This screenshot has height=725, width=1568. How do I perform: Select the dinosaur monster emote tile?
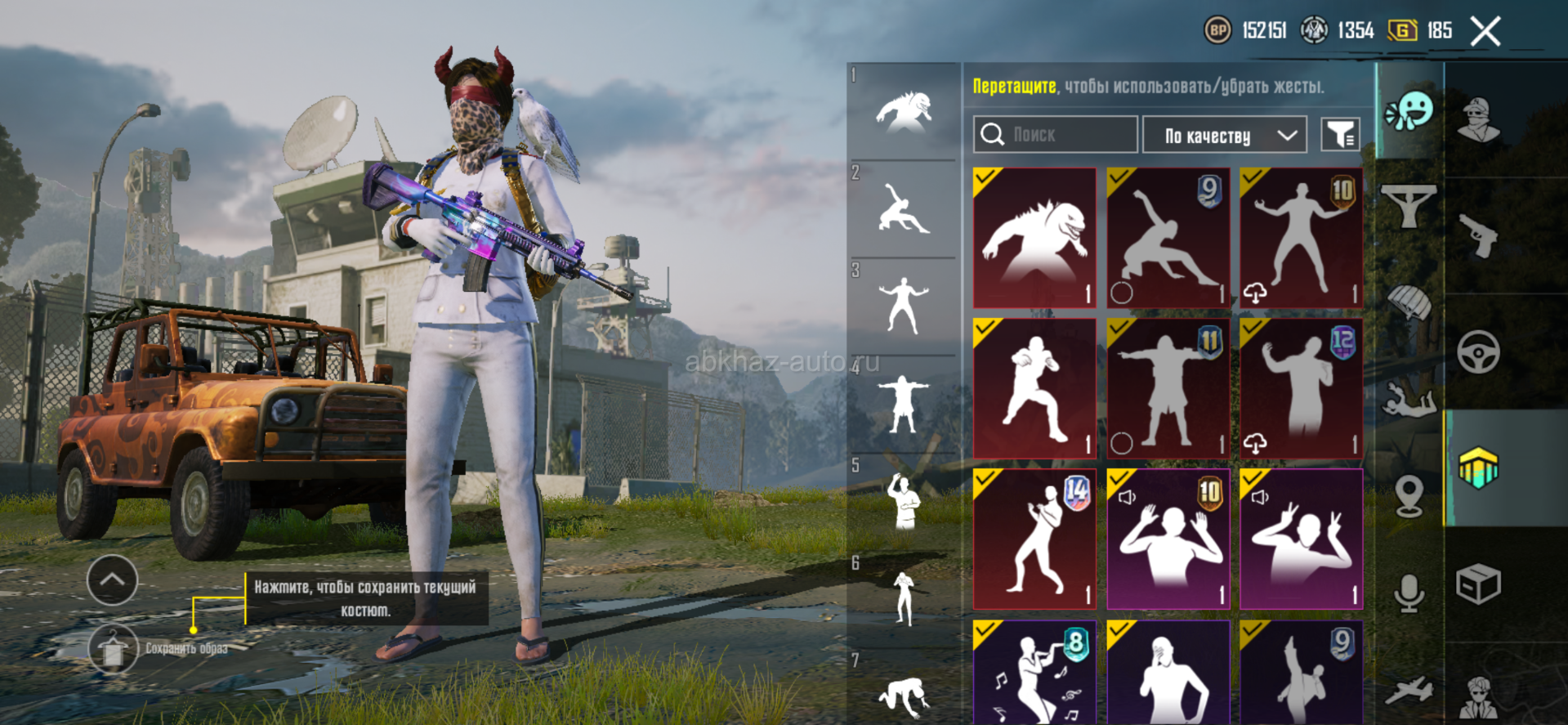coord(1034,238)
